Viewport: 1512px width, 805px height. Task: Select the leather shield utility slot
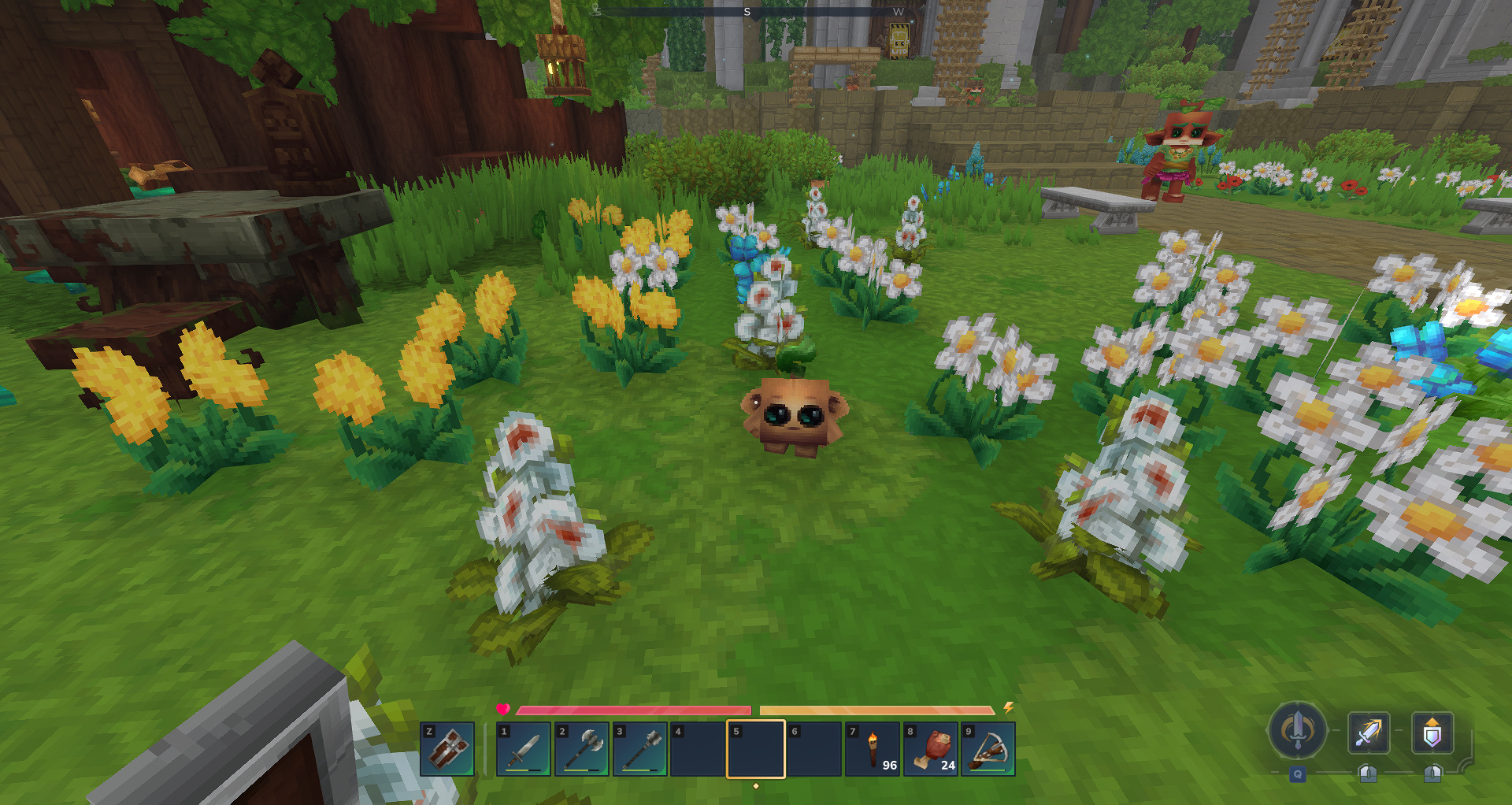tap(447, 749)
